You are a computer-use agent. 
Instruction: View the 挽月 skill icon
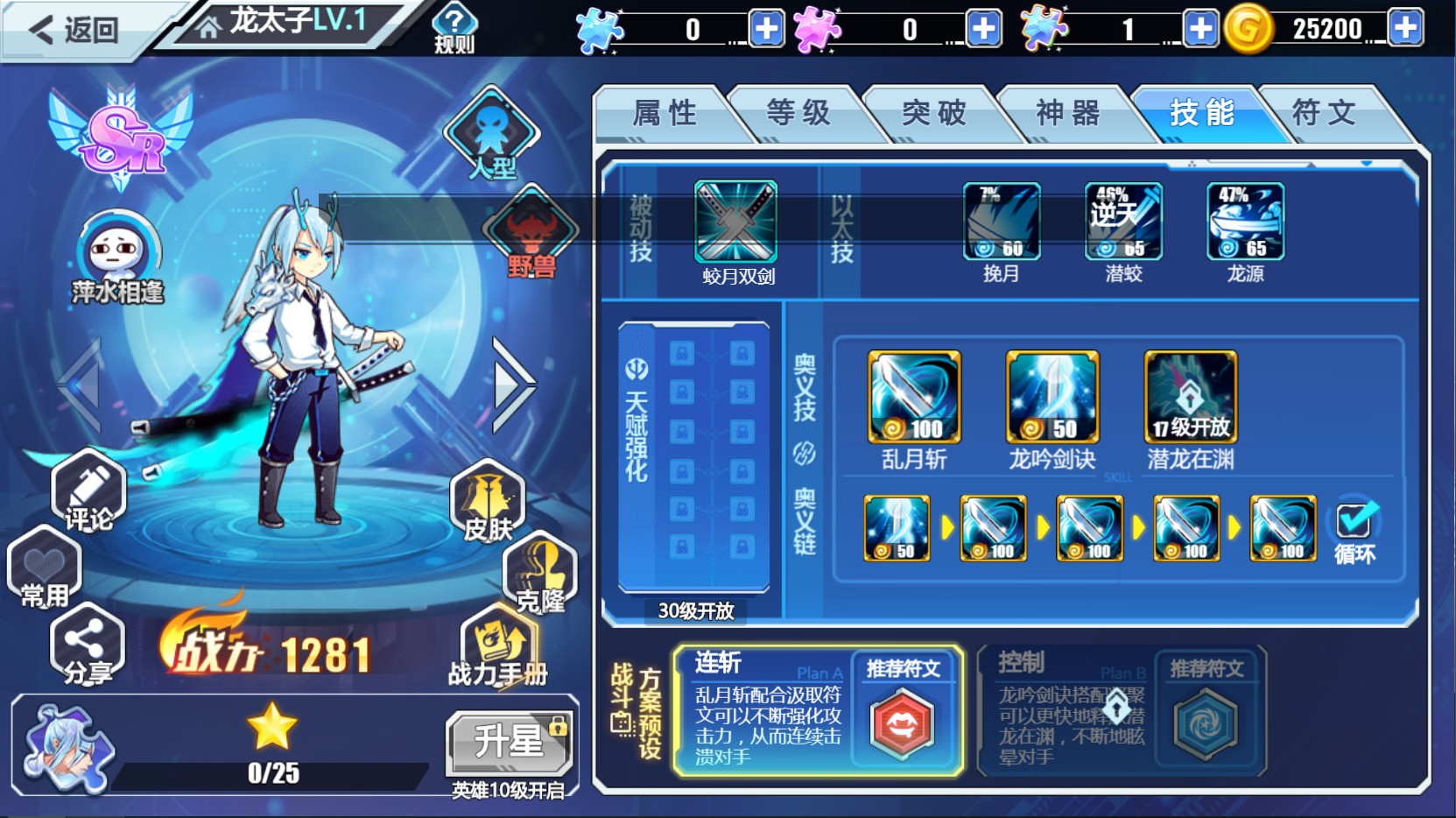(1002, 222)
